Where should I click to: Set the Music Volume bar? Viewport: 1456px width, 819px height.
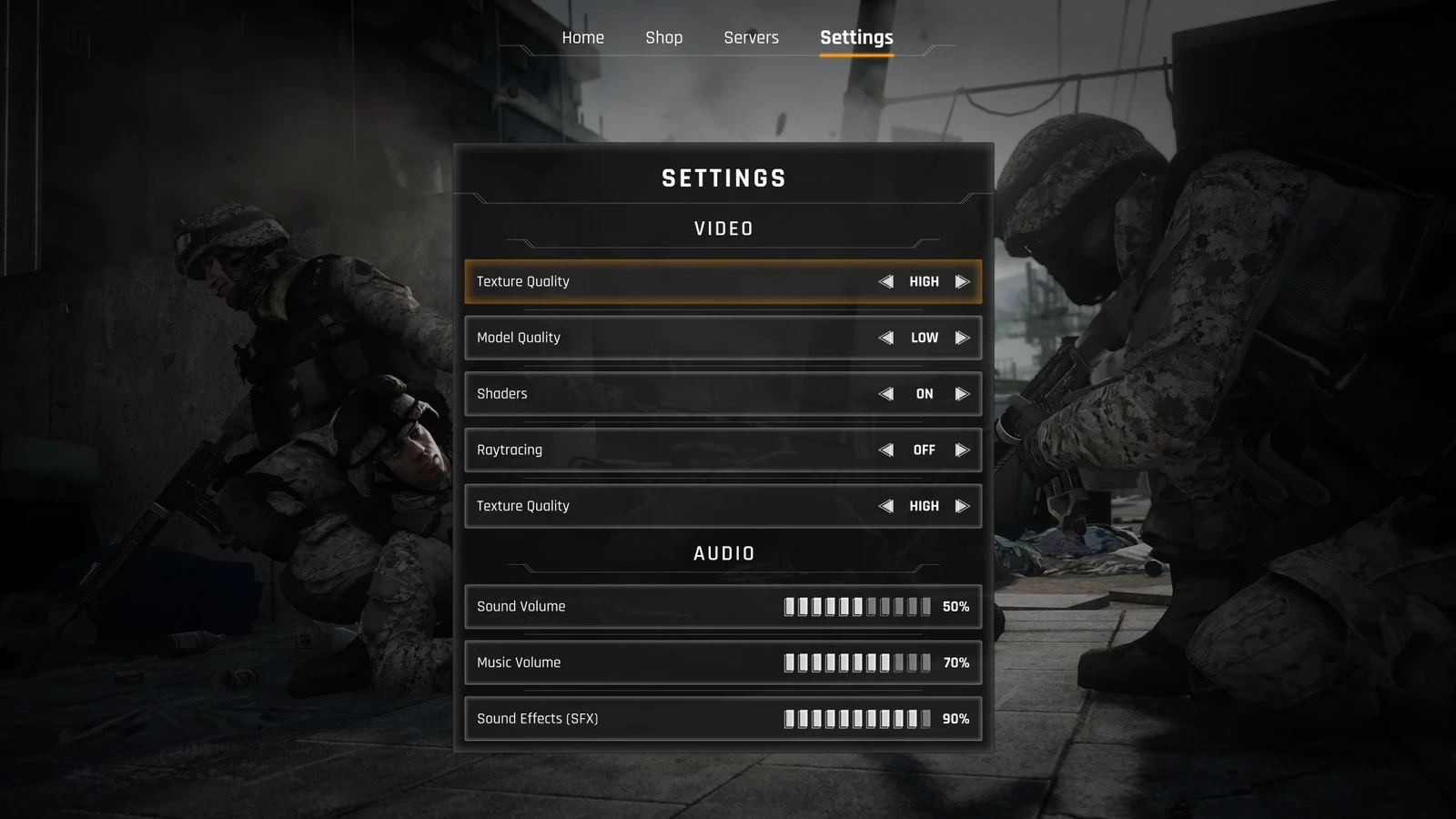(857, 663)
